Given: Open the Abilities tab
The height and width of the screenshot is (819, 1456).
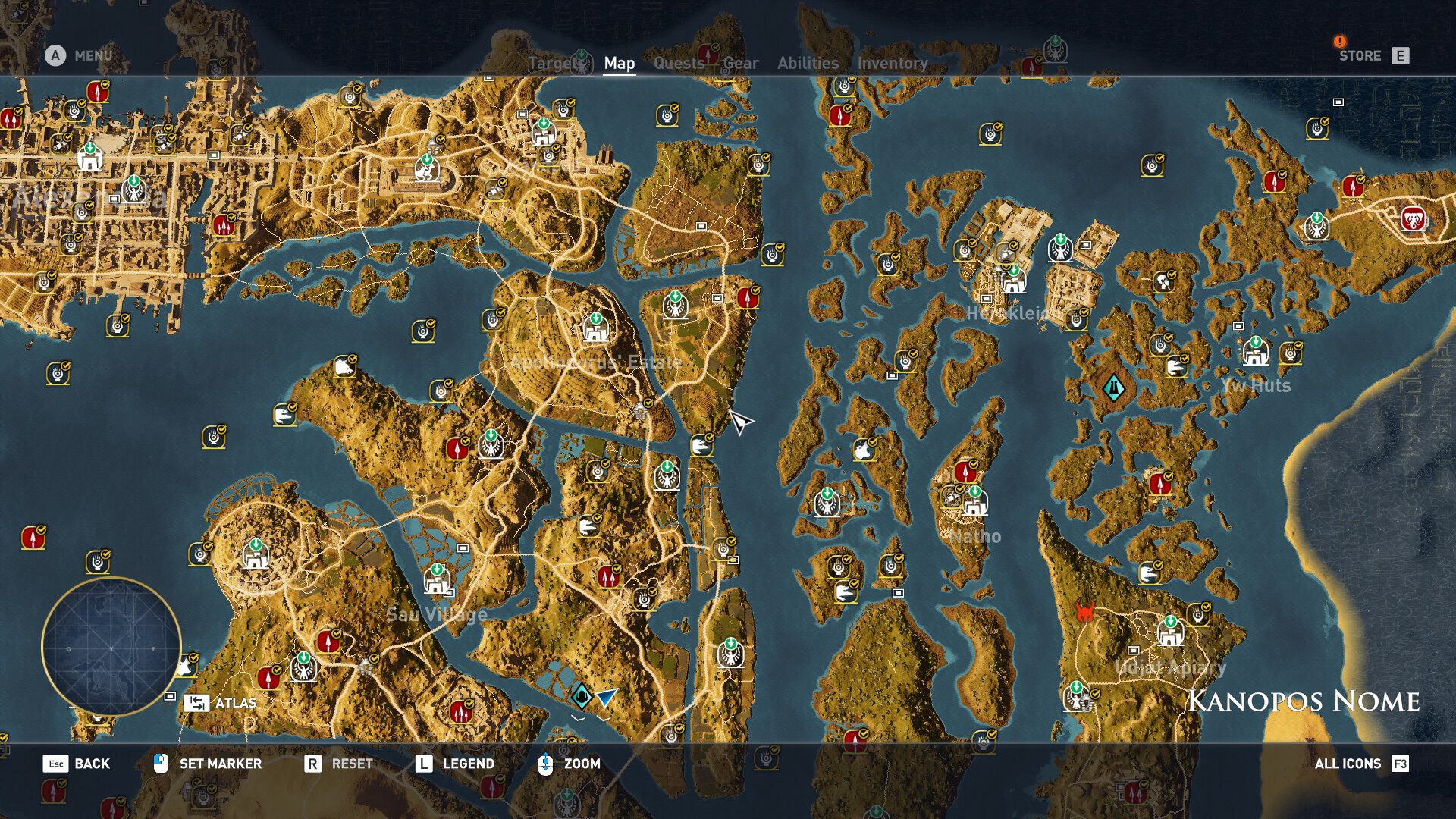Looking at the screenshot, I should pyautogui.click(x=808, y=64).
